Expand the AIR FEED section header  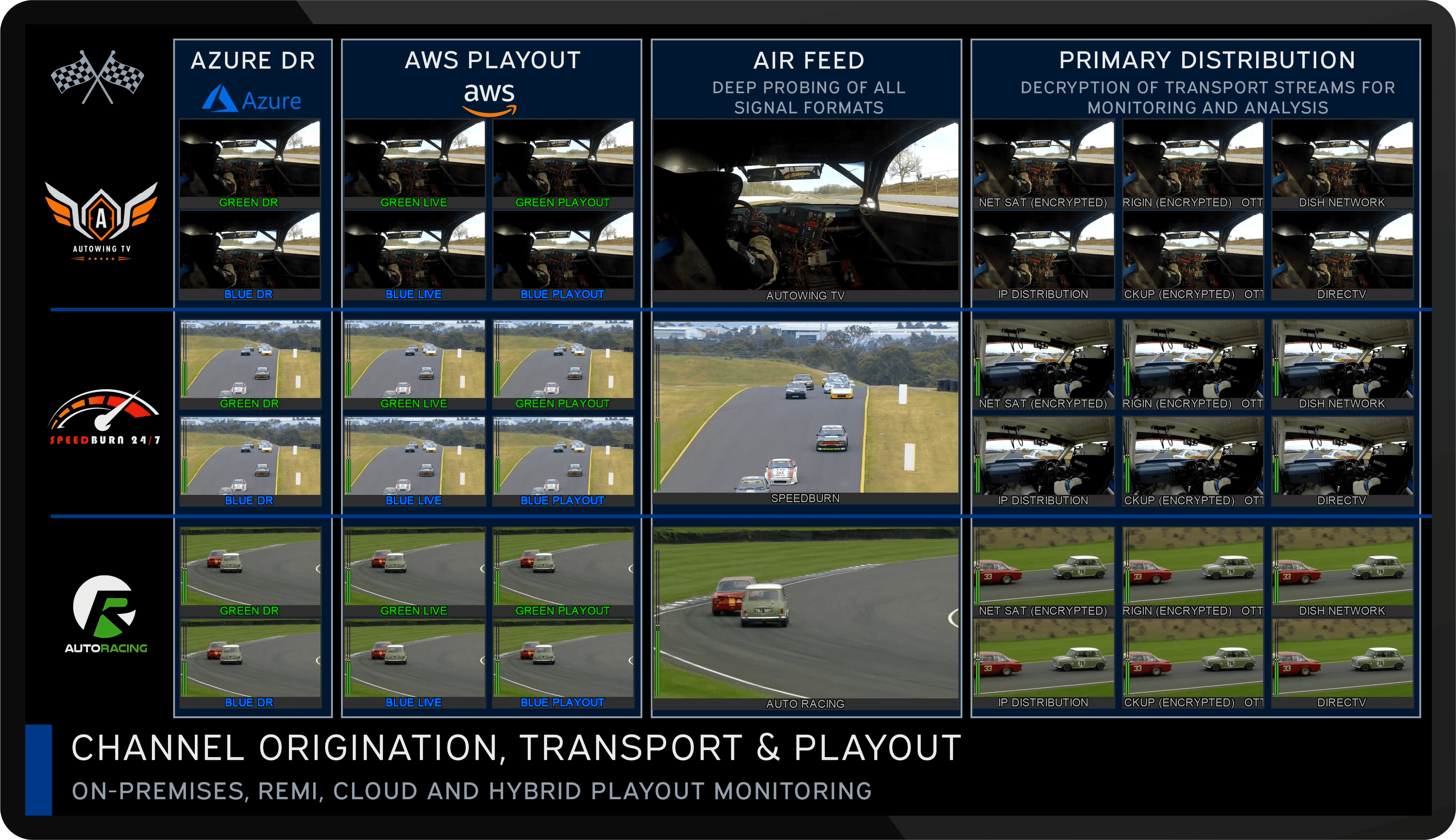click(x=809, y=60)
